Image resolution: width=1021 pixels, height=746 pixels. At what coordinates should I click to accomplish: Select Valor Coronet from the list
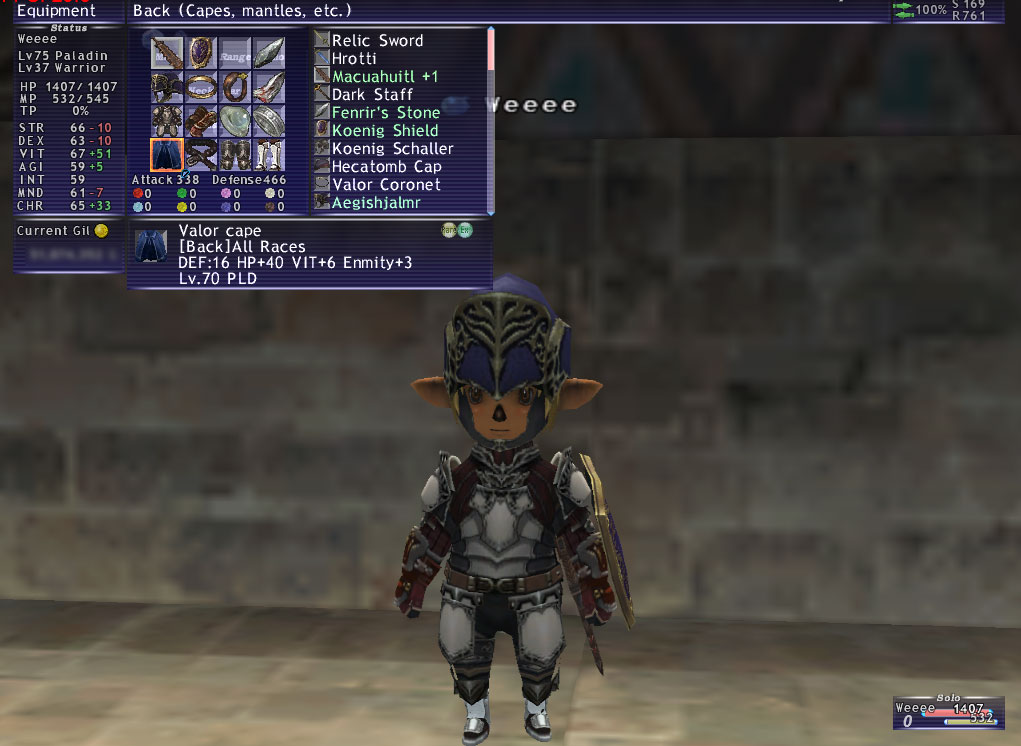[386, 185]
